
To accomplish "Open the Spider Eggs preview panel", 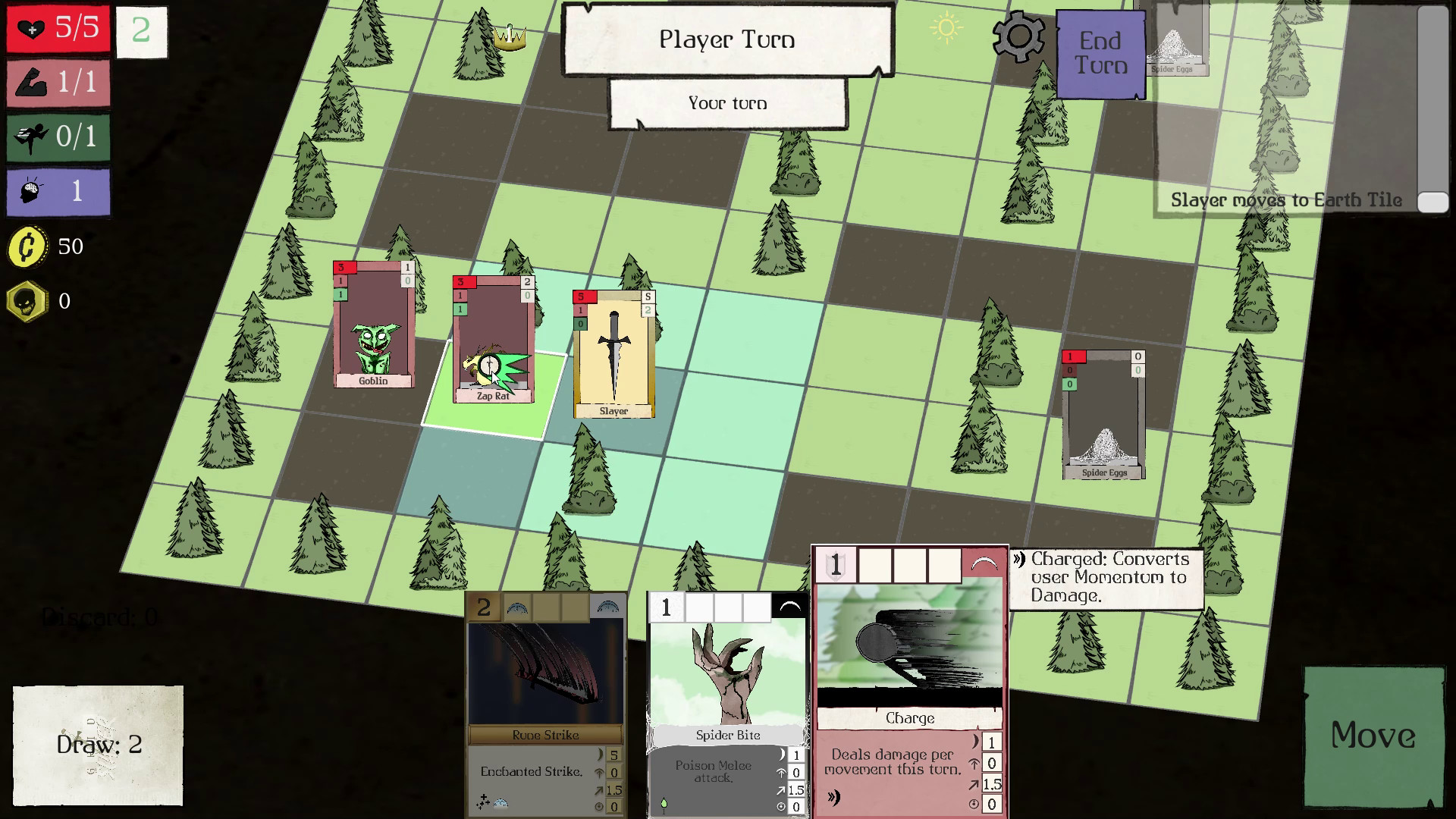I will [x=1178, y=42].
